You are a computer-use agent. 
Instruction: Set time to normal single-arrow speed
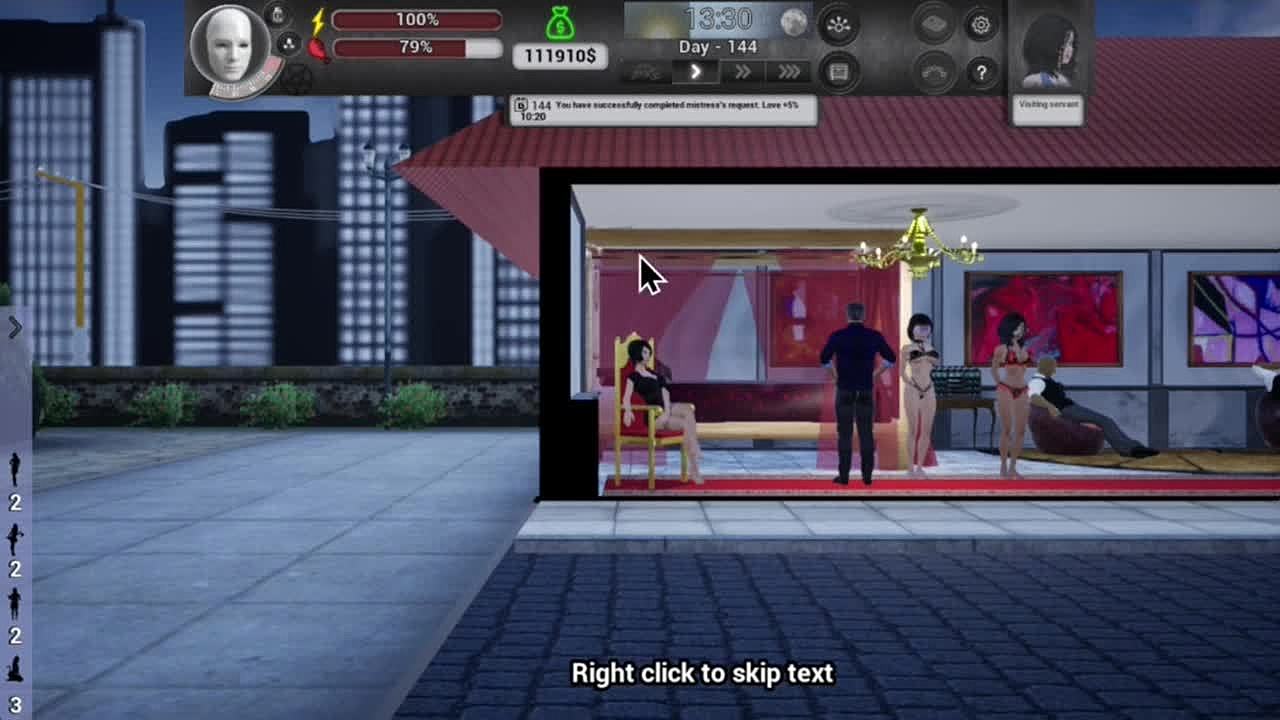click(696, 71)
